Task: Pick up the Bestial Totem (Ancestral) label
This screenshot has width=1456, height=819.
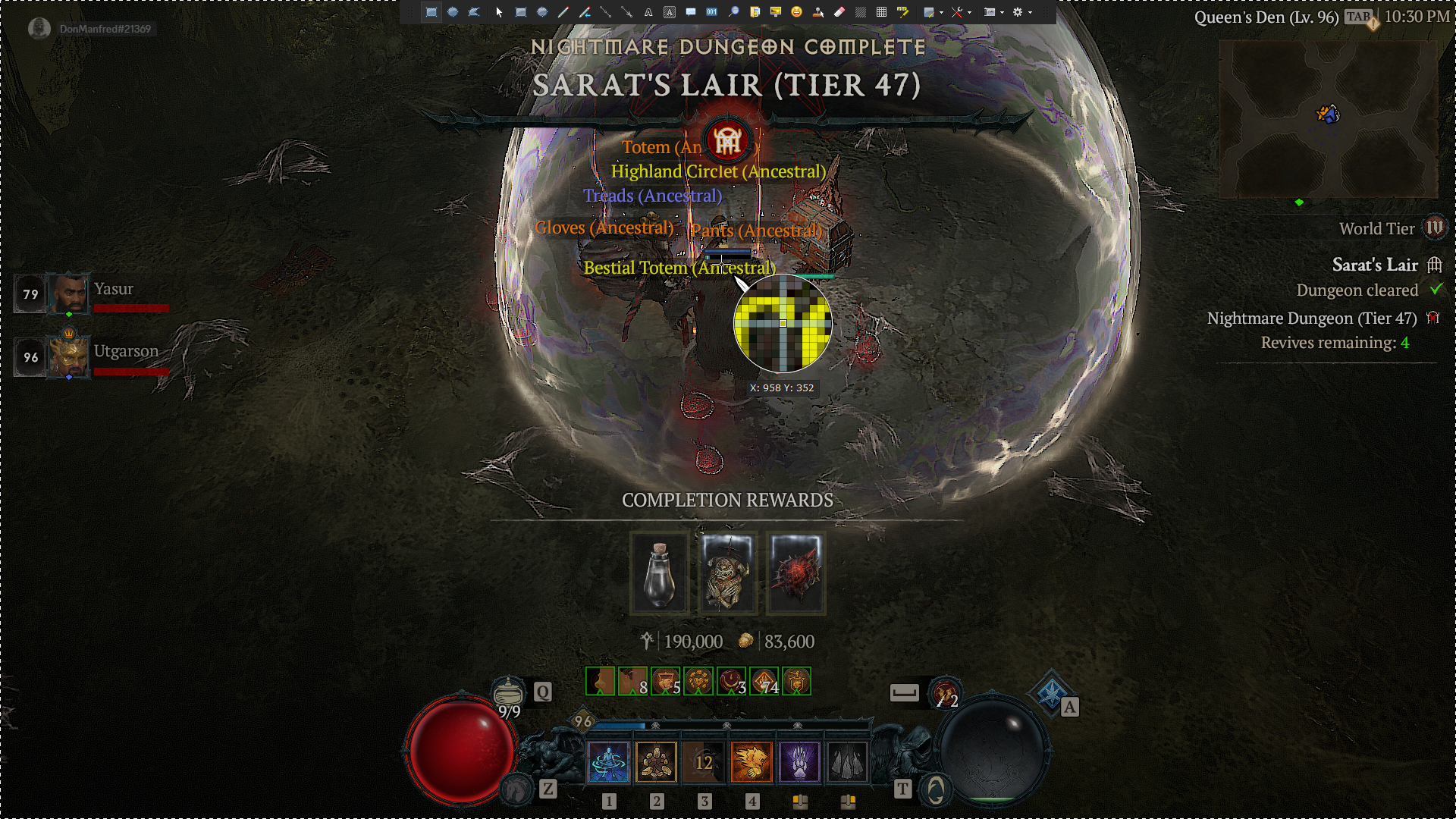Action: [x=679, y=268]
